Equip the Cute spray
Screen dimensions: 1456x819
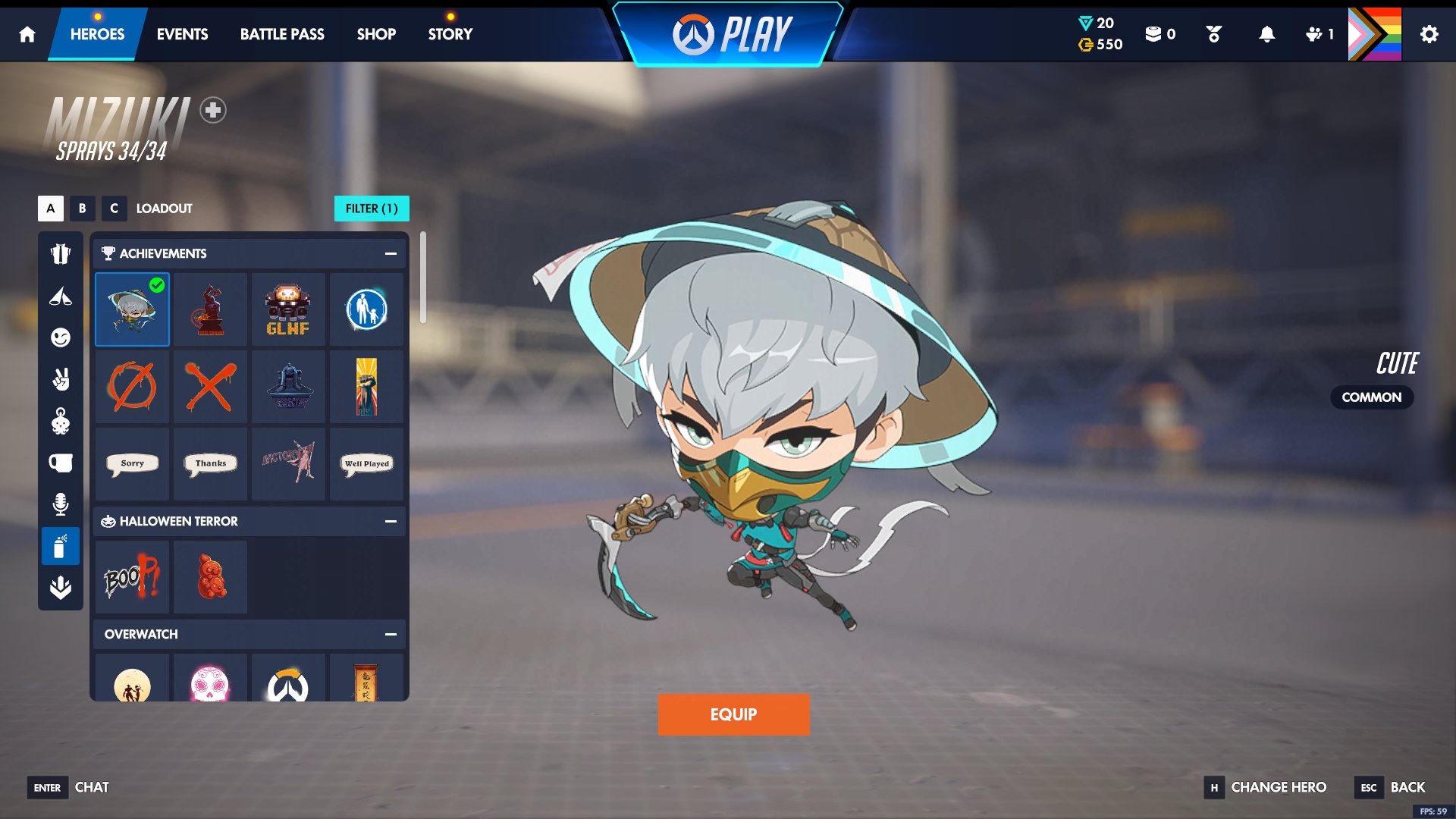[x=733, y=714]
